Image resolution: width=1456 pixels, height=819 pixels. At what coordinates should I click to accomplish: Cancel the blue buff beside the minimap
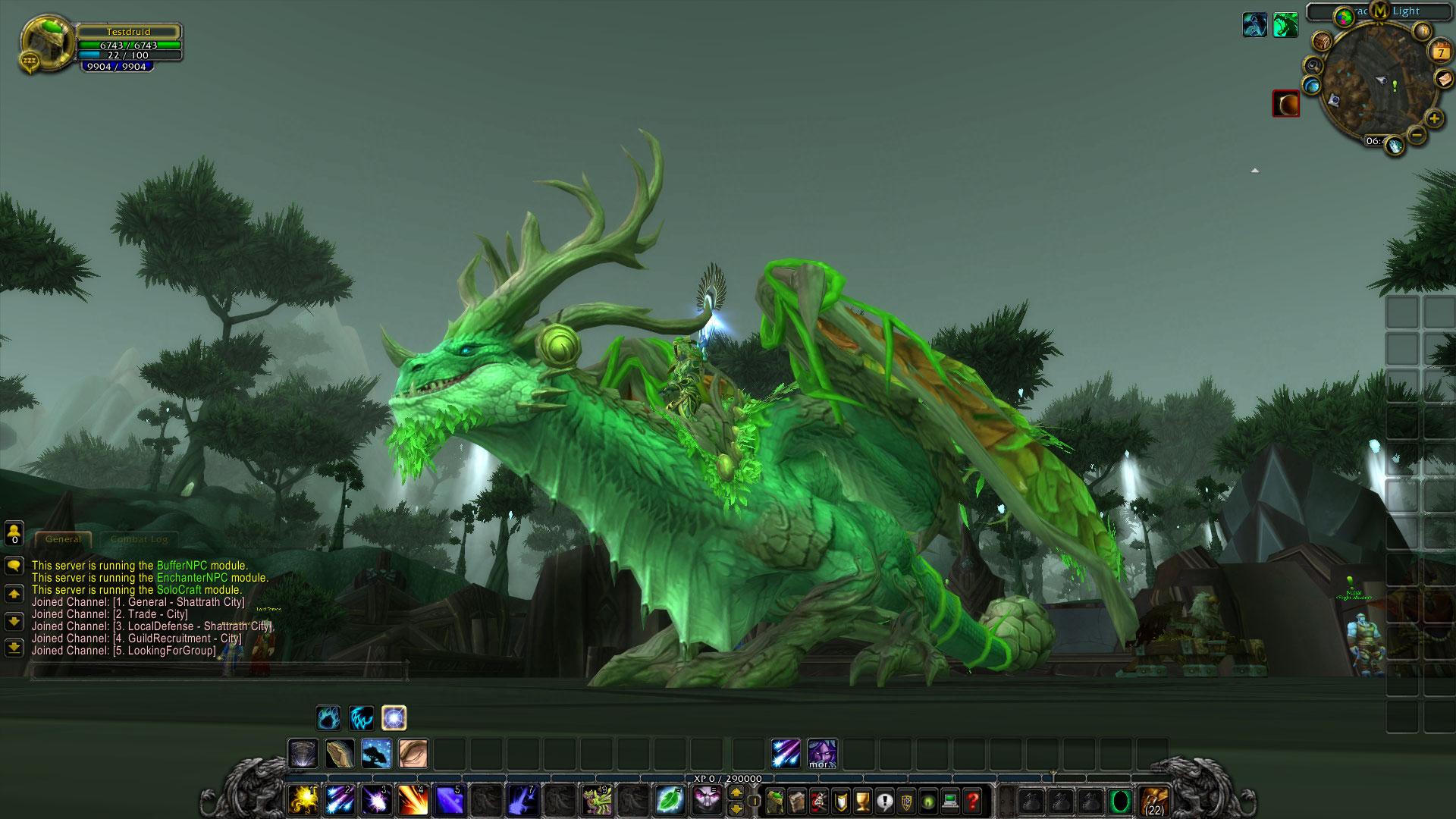[x=1254, y=24]
